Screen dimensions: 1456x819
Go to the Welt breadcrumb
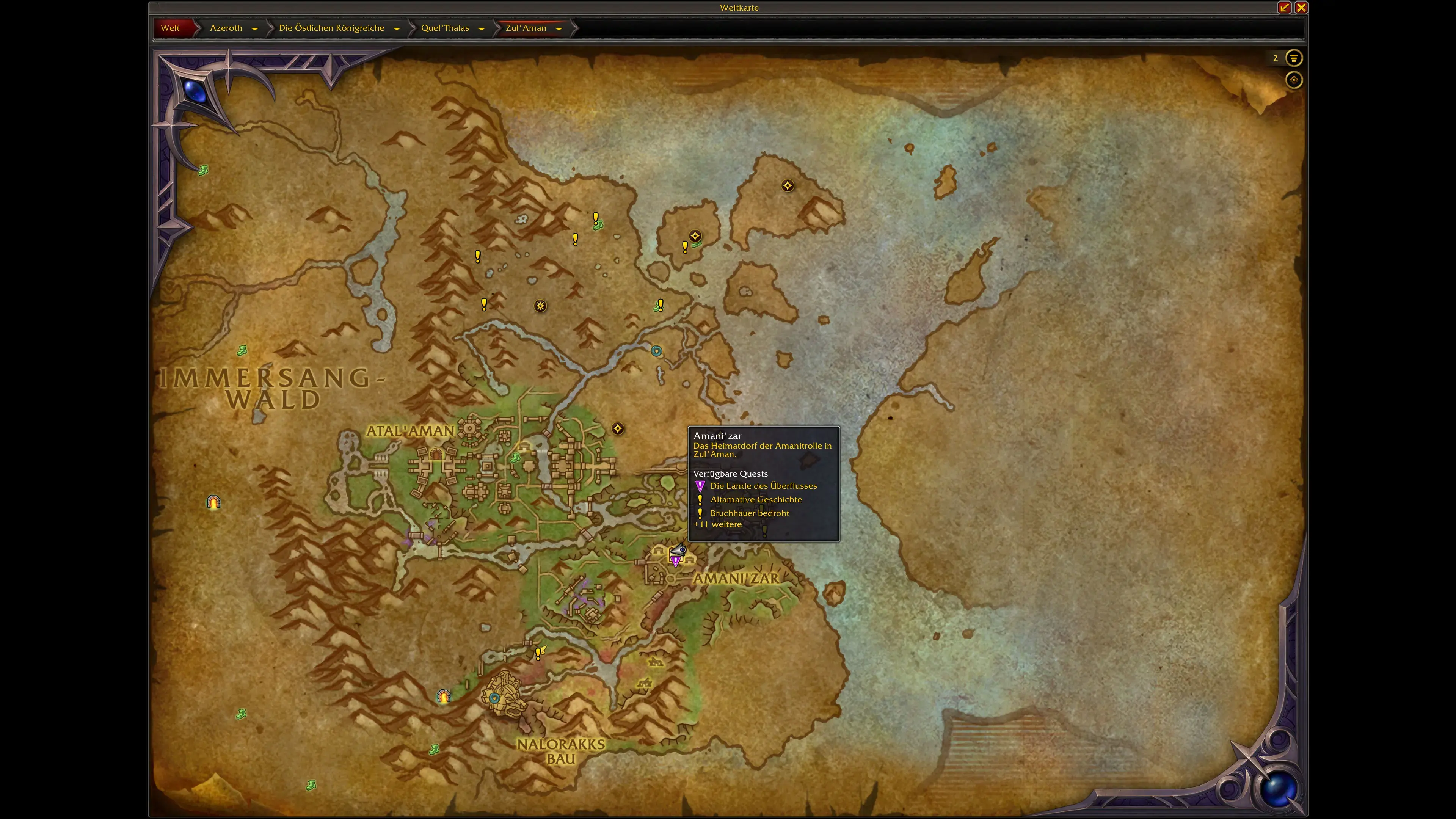[170, 28]
